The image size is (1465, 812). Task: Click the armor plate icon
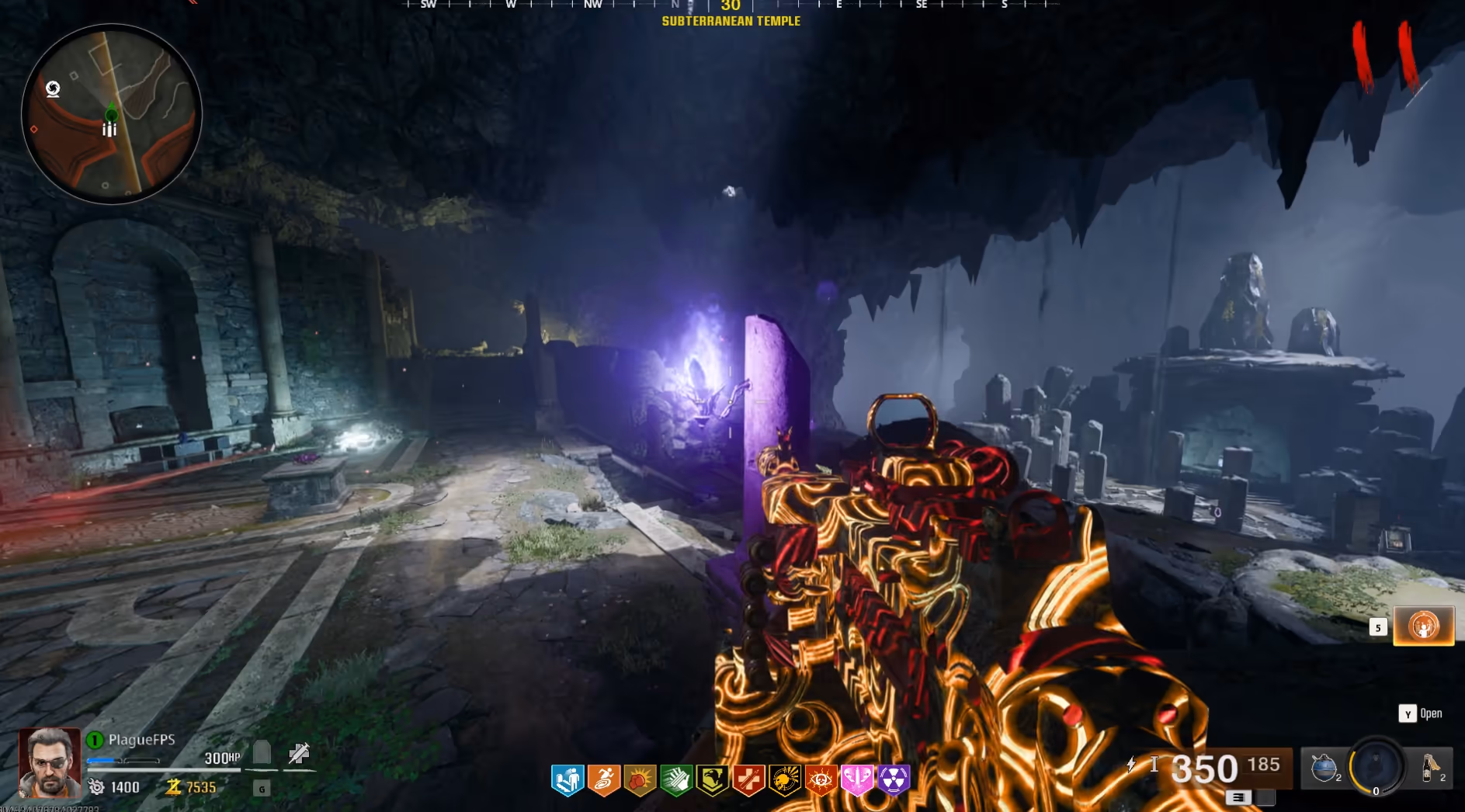(262, 753)
